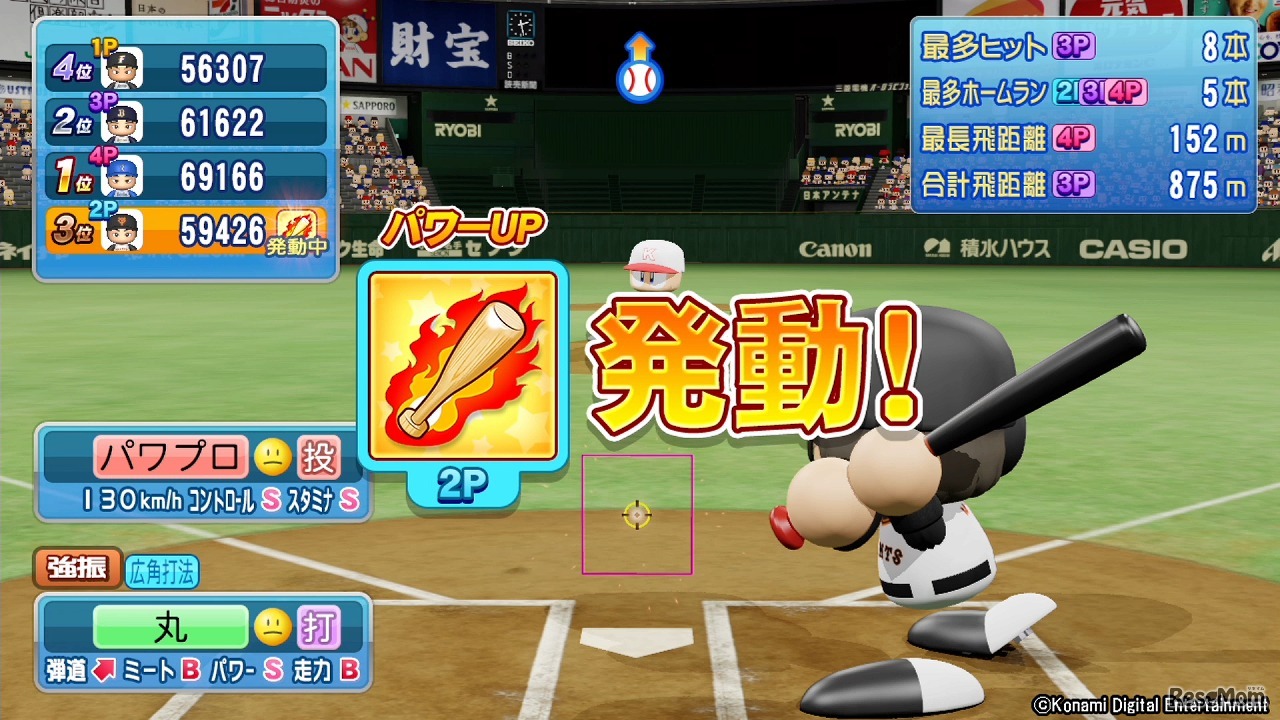Click the 3P second-place player icon
The image size is (1280, 720).
click(x=122, y=120)
